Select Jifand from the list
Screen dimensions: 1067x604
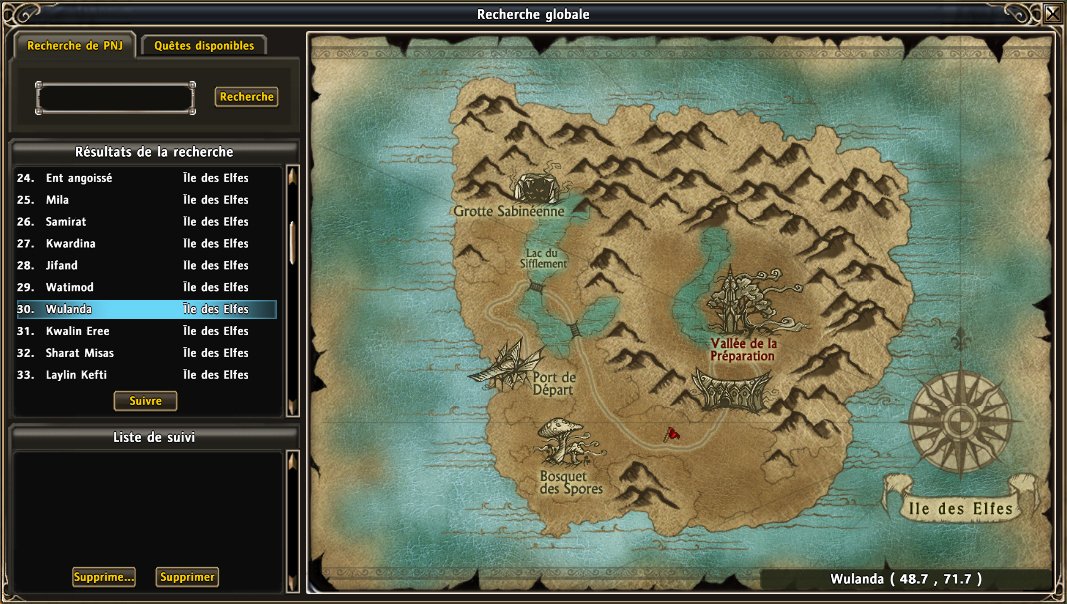(146, 266)
